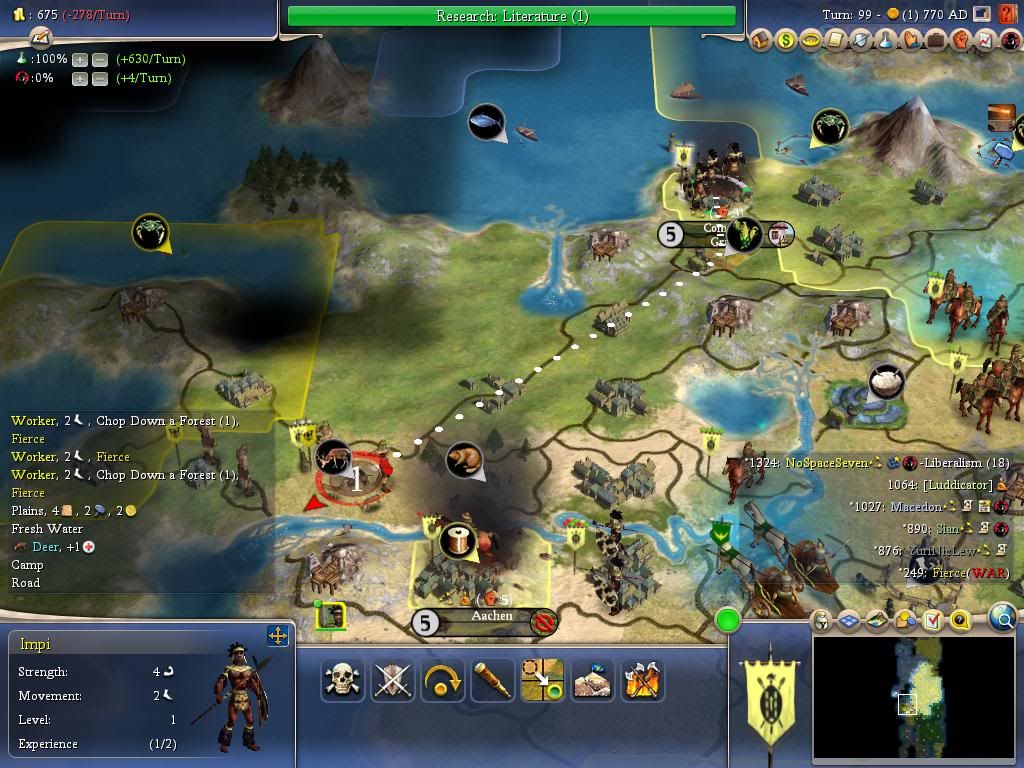
Task: Open the event log notepad icon
Action: [41, 37]
